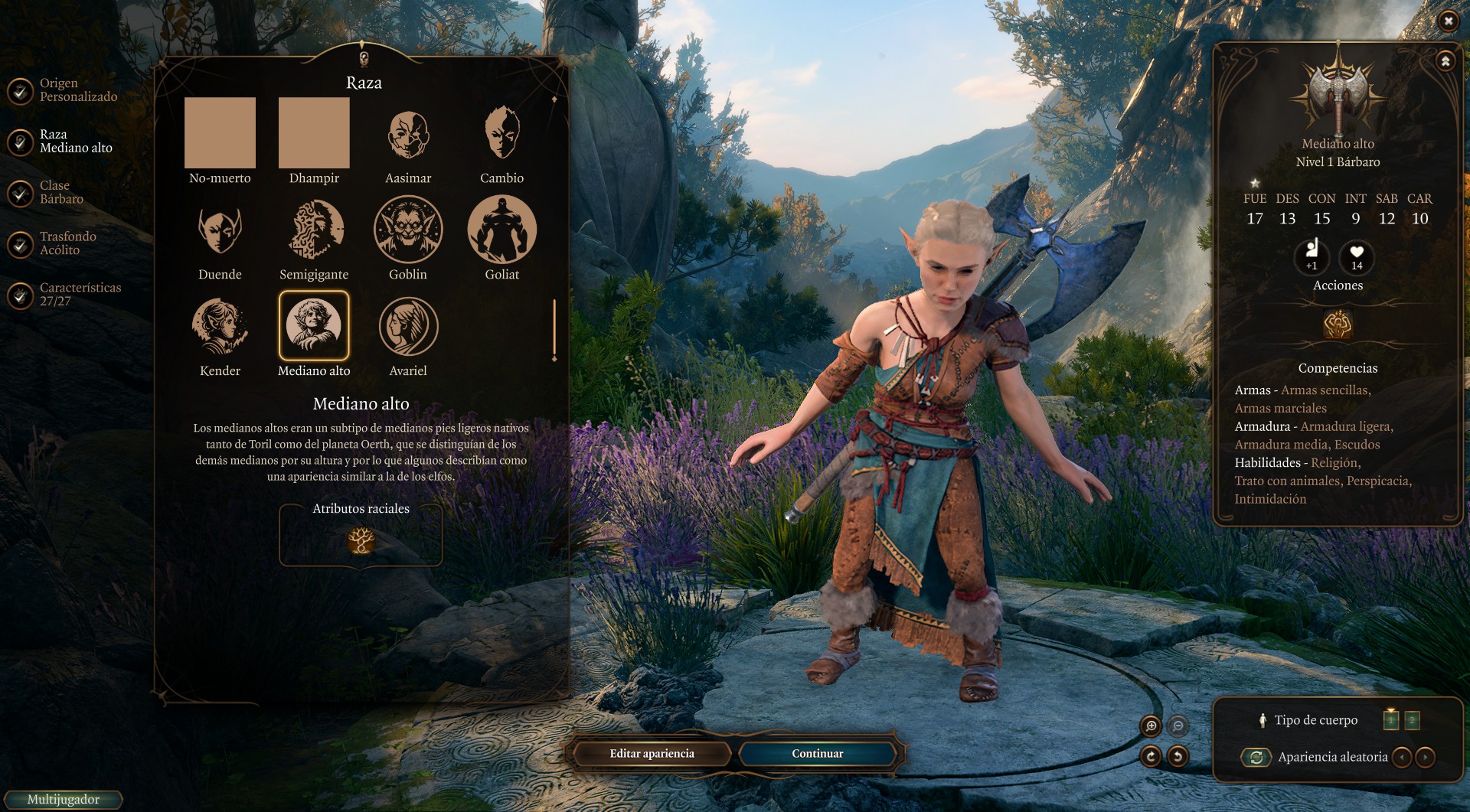Choose the Cambio race icon
The image size is (1470, 812).
(x=501, y=135)
